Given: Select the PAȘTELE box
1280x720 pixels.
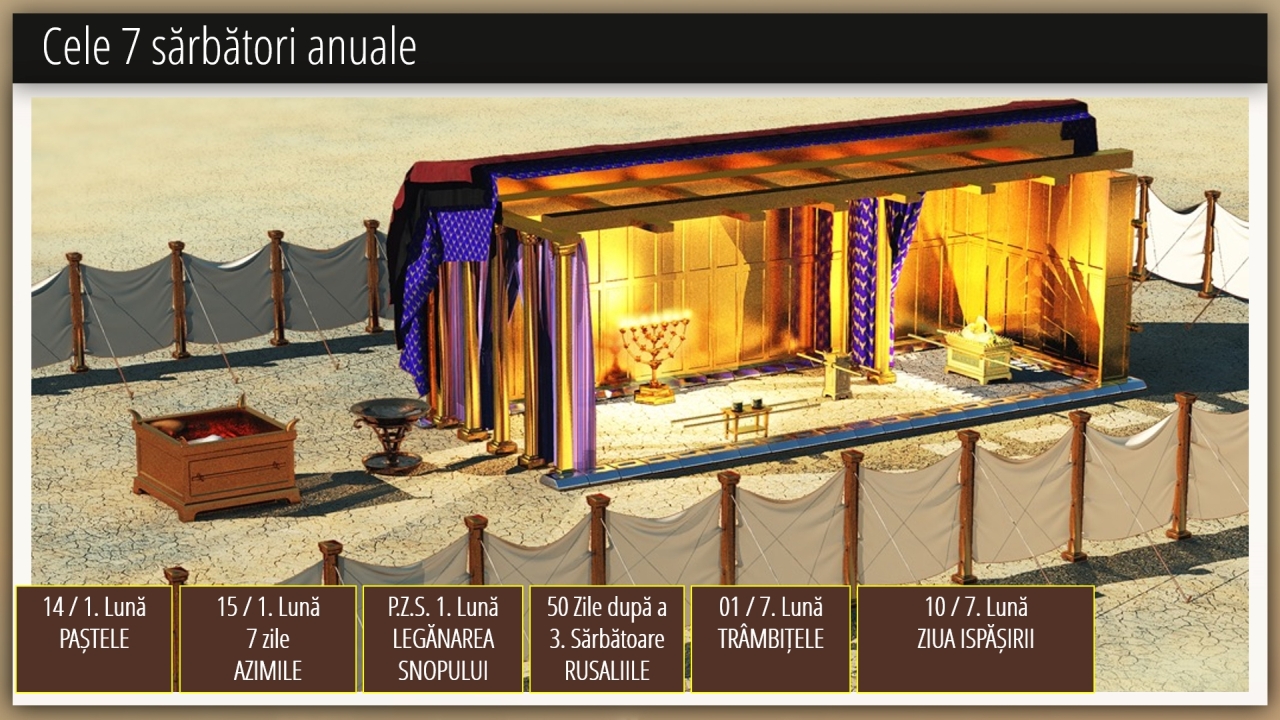Looking at the screenshot, I should click(94, 638).
